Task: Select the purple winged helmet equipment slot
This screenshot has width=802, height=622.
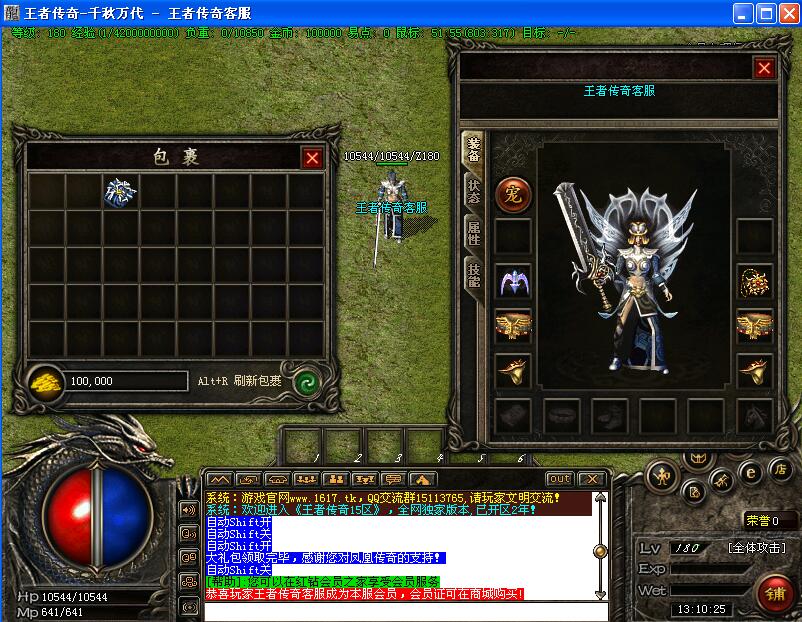Action: click(513, 282)
